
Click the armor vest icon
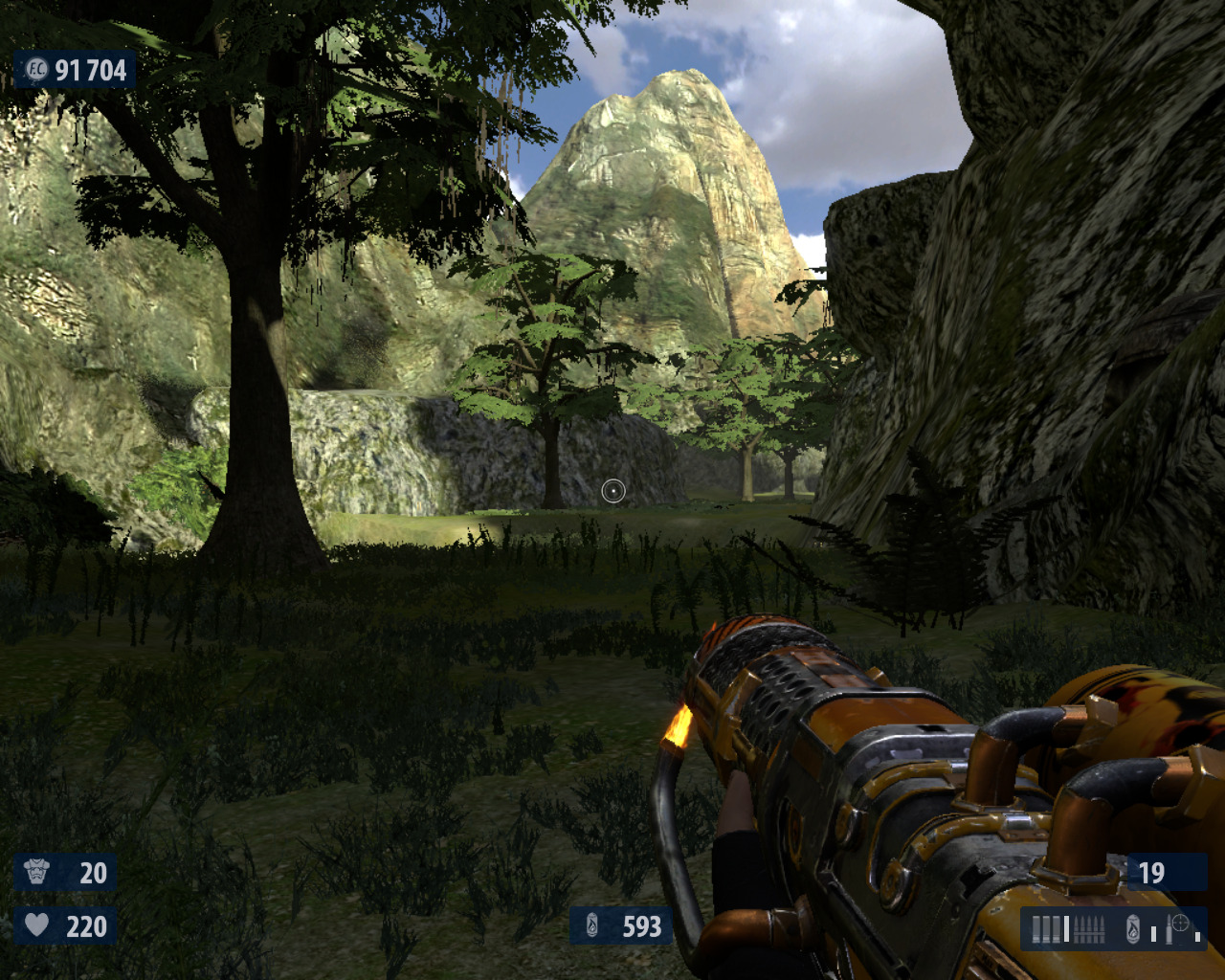coord(36,872)
